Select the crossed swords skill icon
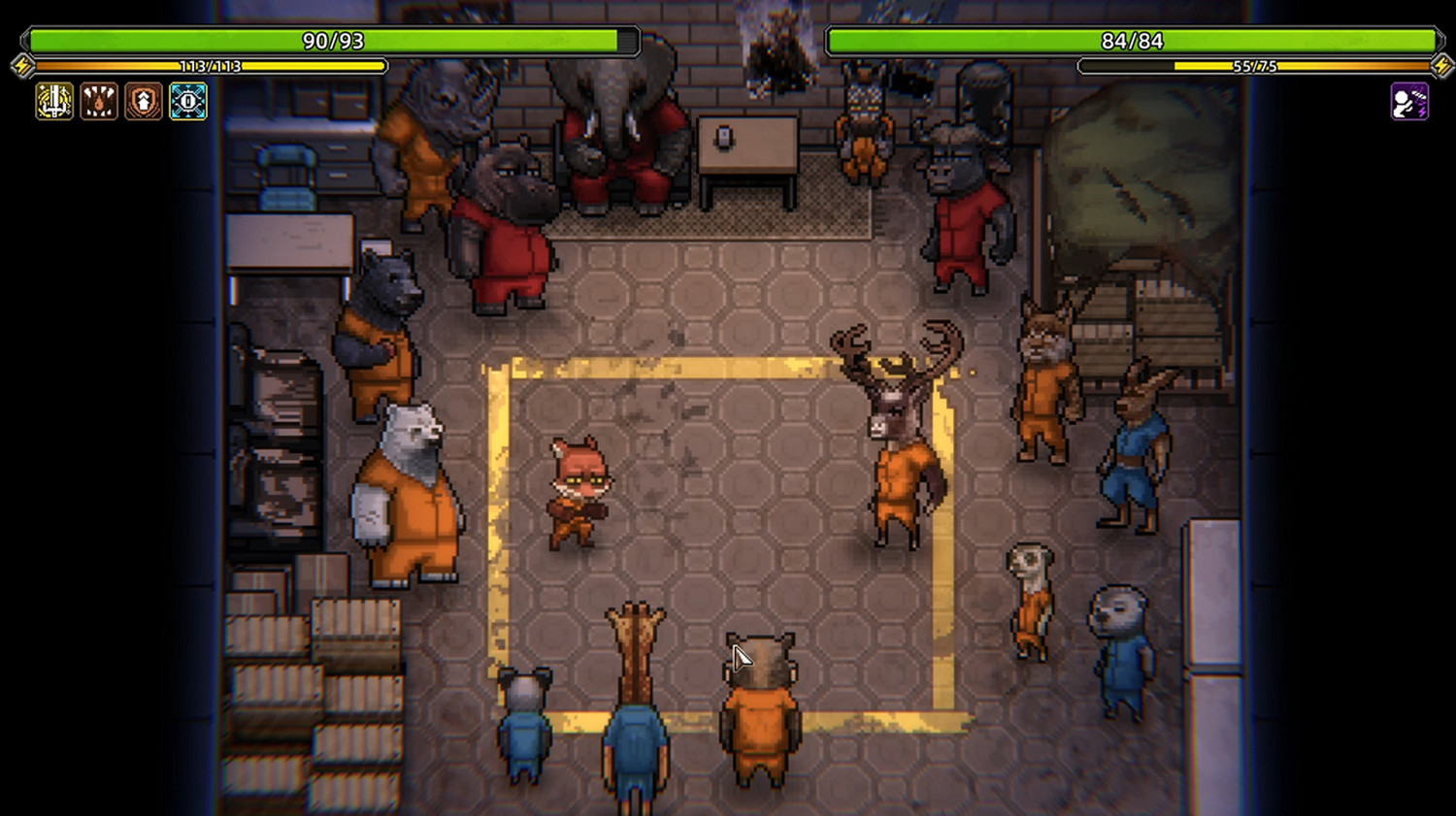The image size is (1456, 816). point(53,101)
